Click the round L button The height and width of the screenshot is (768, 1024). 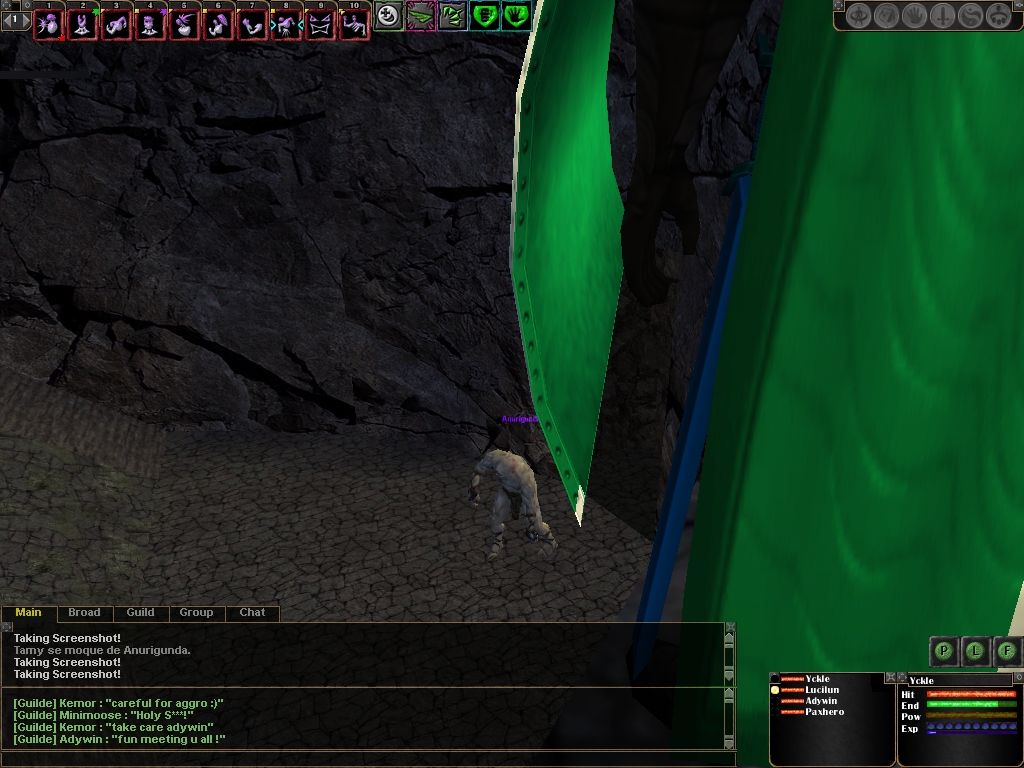(975, 651)
